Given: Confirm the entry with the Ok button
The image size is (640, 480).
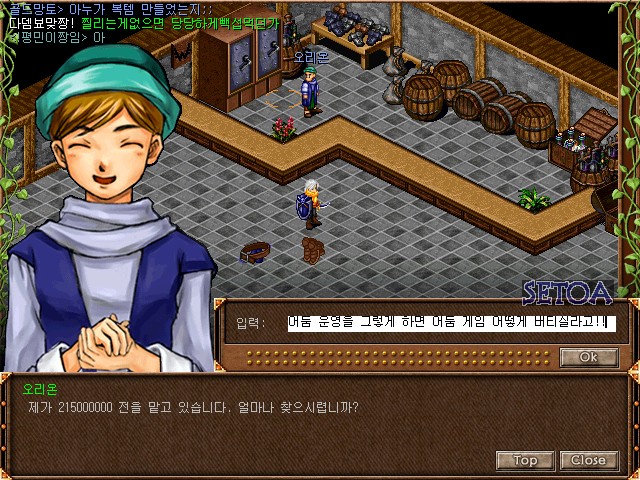Looking at the screenshot, I should [588, 357].
